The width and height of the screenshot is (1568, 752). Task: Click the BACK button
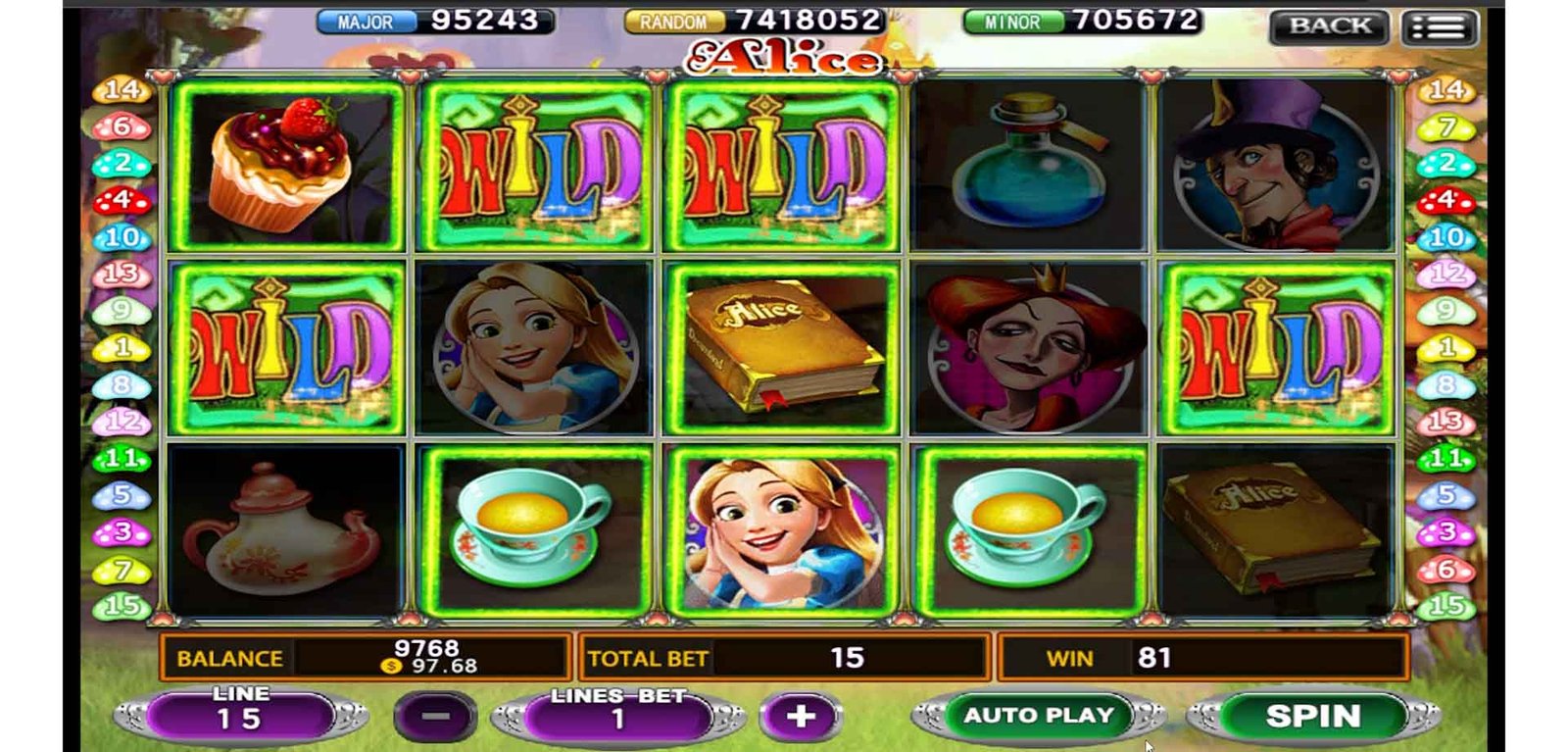(1329, 26)
